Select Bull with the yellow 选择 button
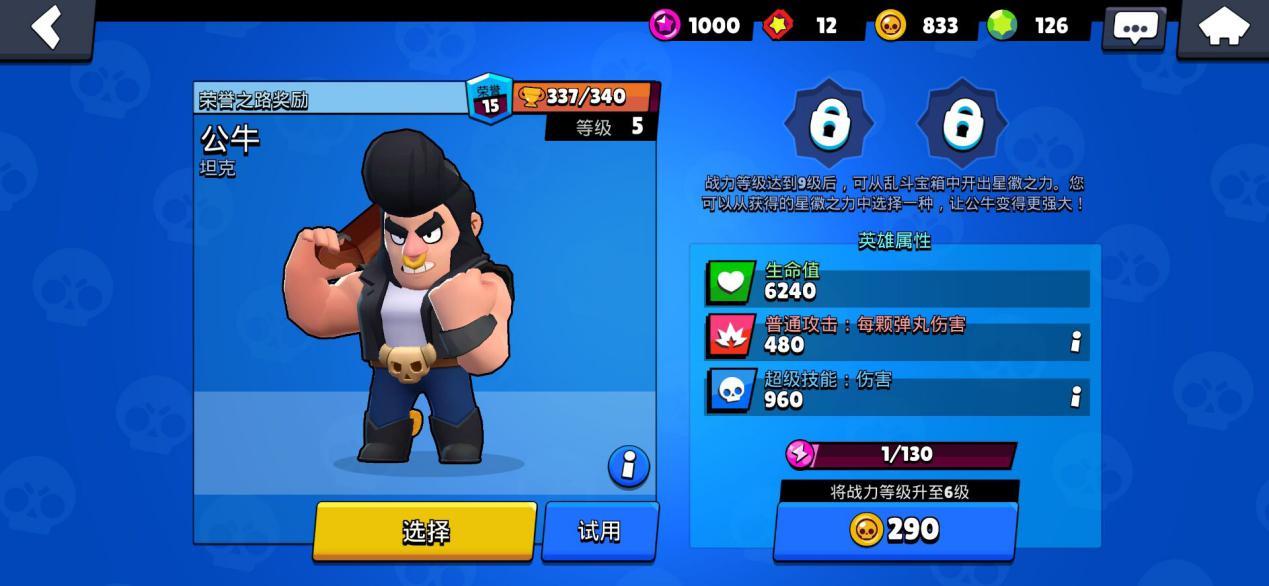Viewport: 1269px width, 586px height. pyautogui.click(x=425, y=531)
